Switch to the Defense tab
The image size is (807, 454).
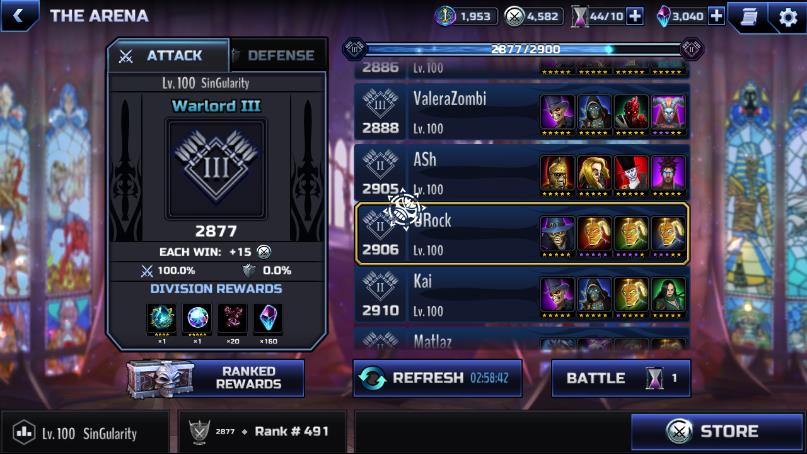point(278,56)
